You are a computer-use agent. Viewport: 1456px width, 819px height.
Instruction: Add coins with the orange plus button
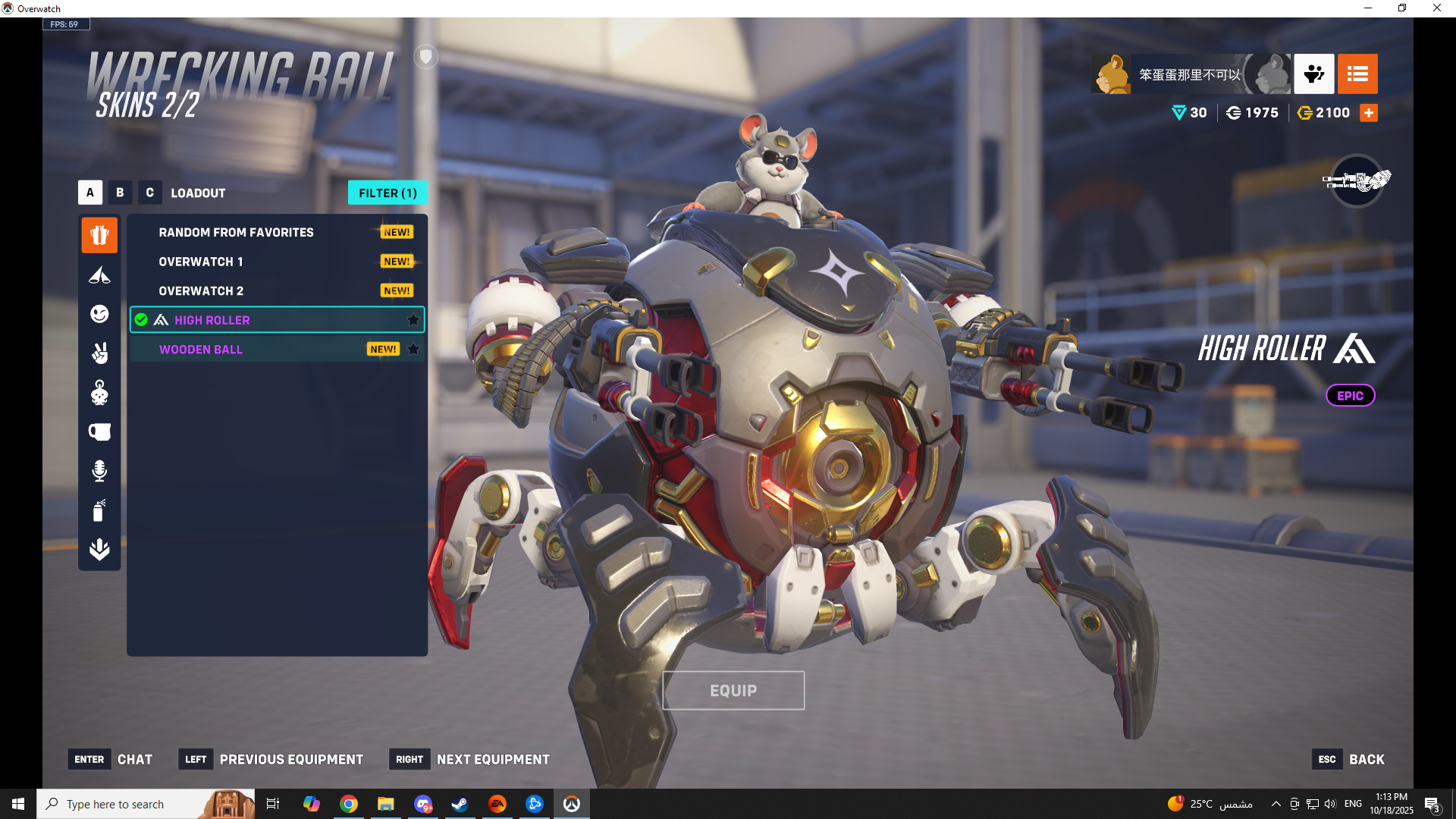click(1369, 113)
